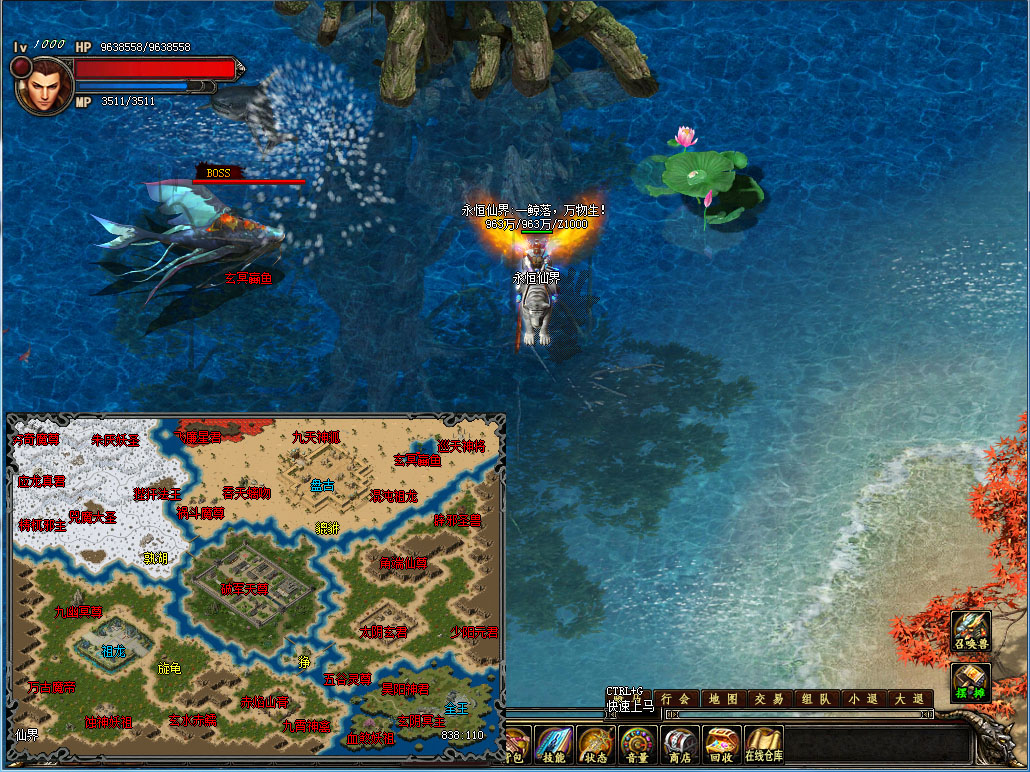1030x772 pixels.
Task: Select the 全王 marker on the map
Action: pyautogui.click(x=456, y=707)
